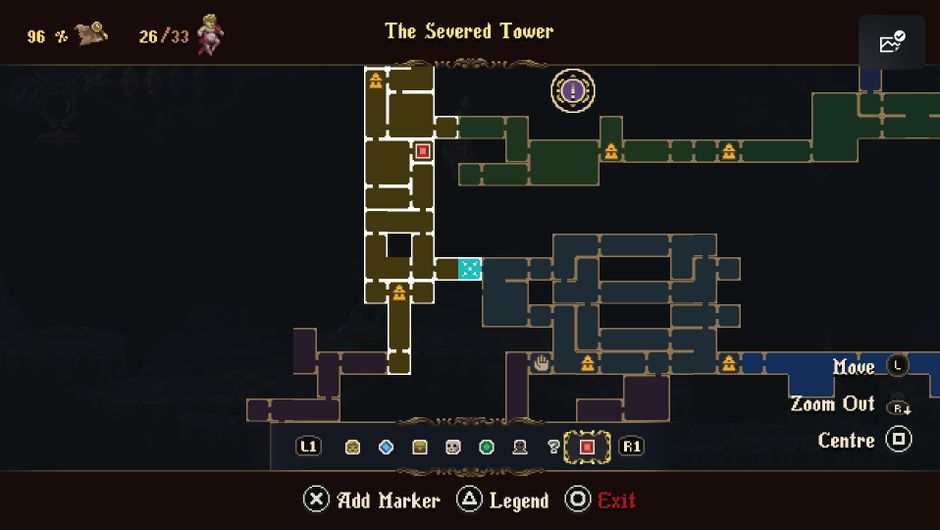Viewport: 940px width, 530px height.
Task: Open the screenshot capture overlay icon
Action: click(x=891, y=42)
